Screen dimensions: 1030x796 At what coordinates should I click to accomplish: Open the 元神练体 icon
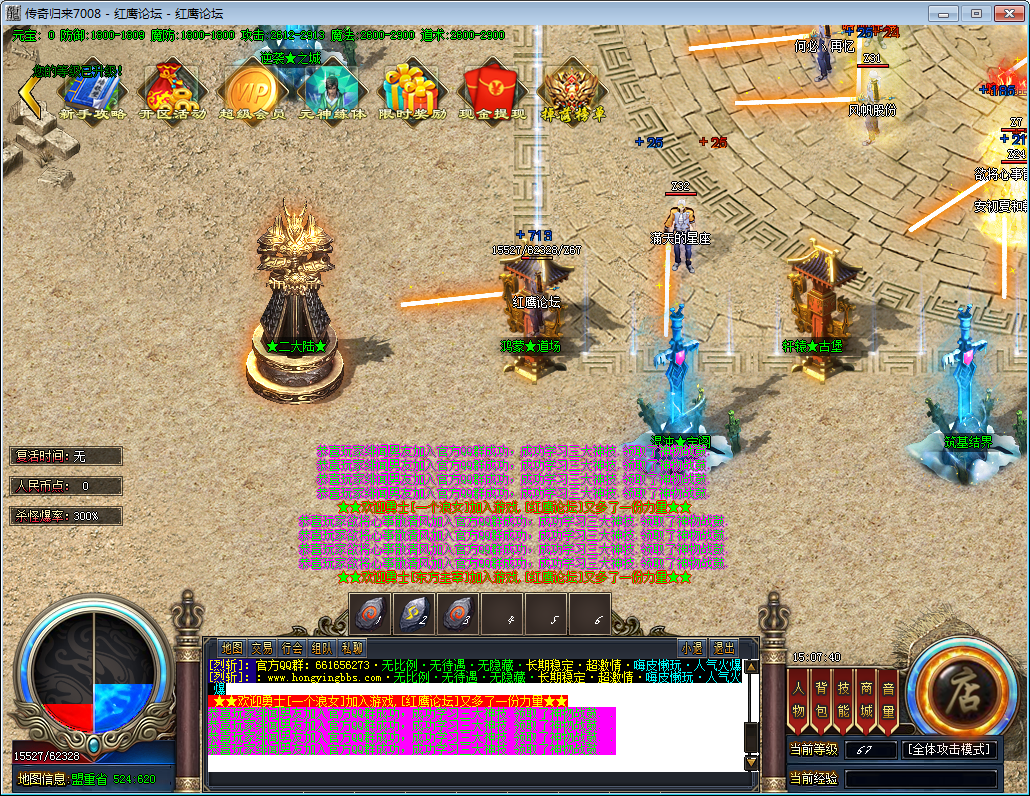(x=332, y=92)
